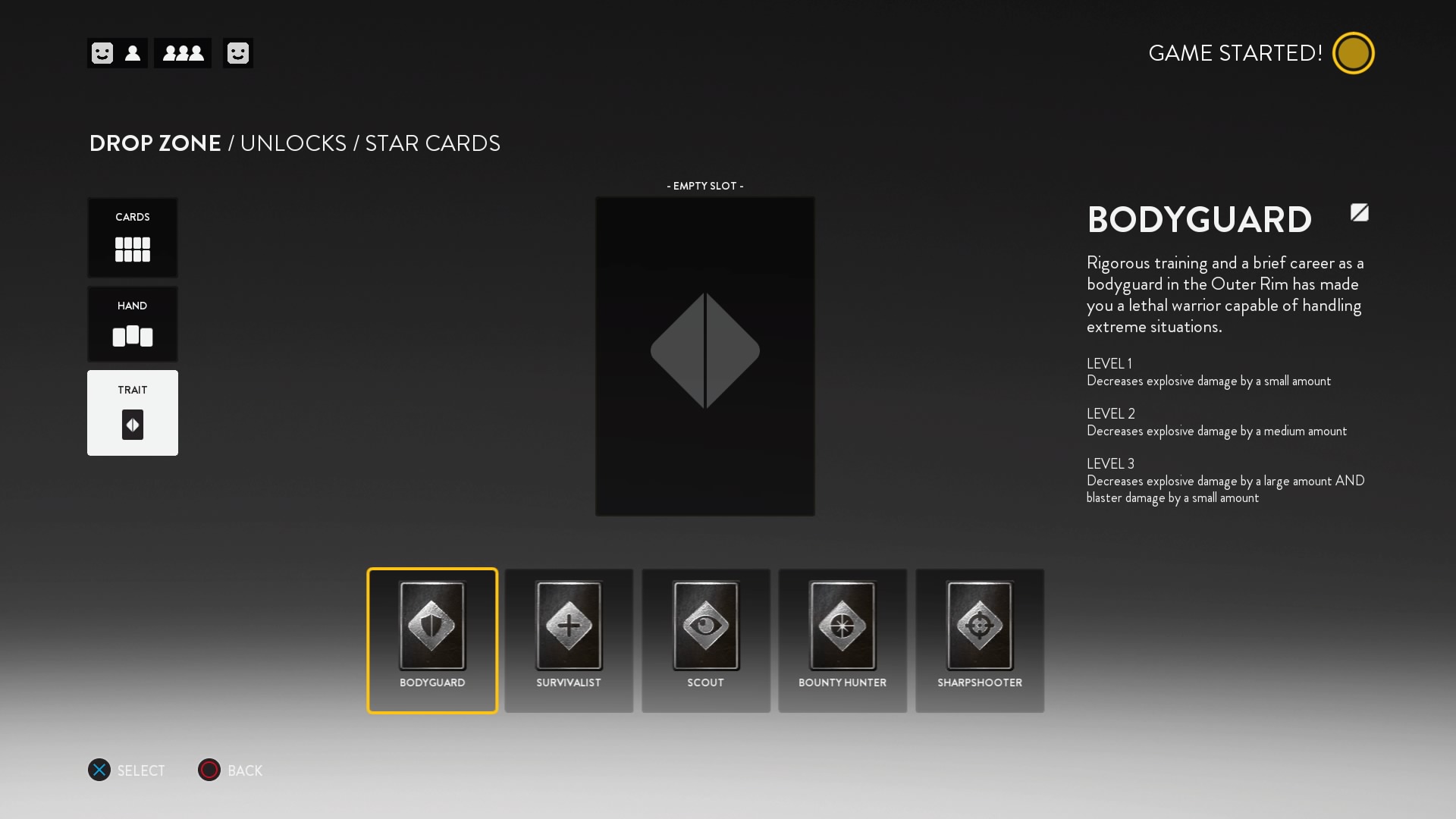The width and height of the screenshot is (1456, 819).
Task: Navigate to DROP ZONE via breadcrumb
Action: pos(154,143)
